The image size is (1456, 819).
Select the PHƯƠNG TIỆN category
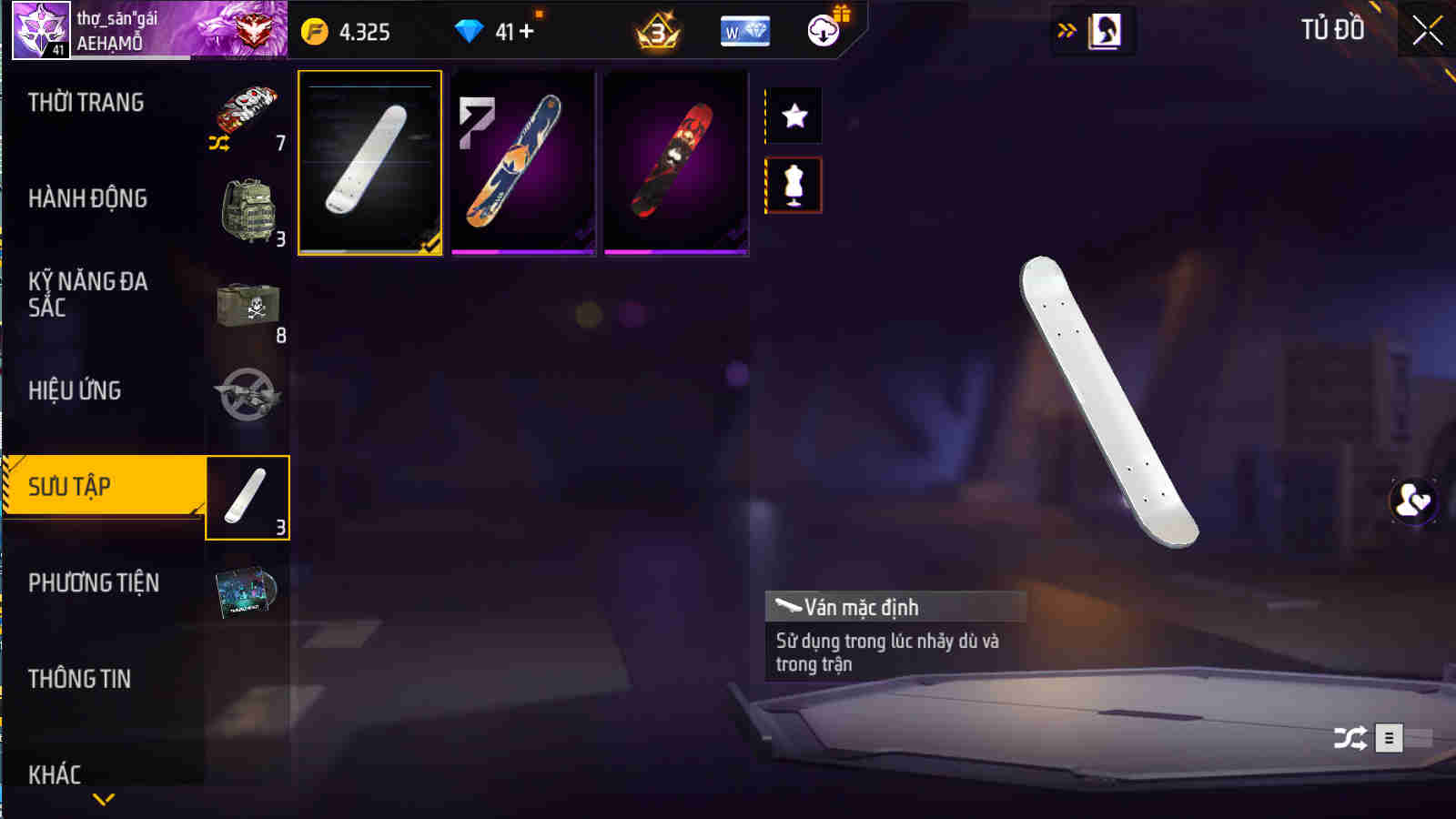pyautogui.click(x=96, y=583)
